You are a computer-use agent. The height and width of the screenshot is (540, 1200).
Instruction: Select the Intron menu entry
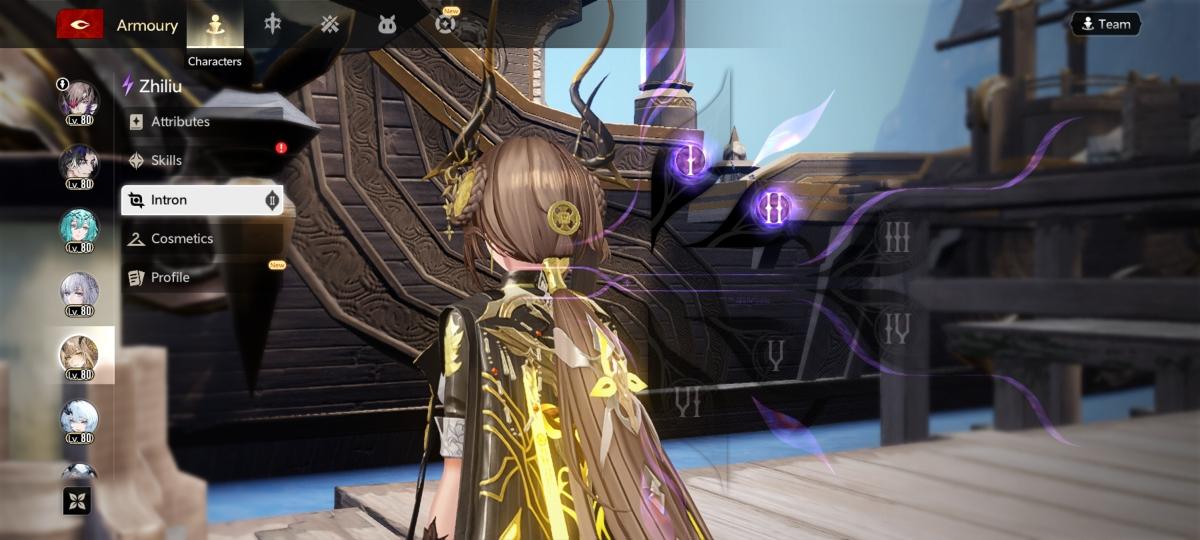(x=201, y=200)
